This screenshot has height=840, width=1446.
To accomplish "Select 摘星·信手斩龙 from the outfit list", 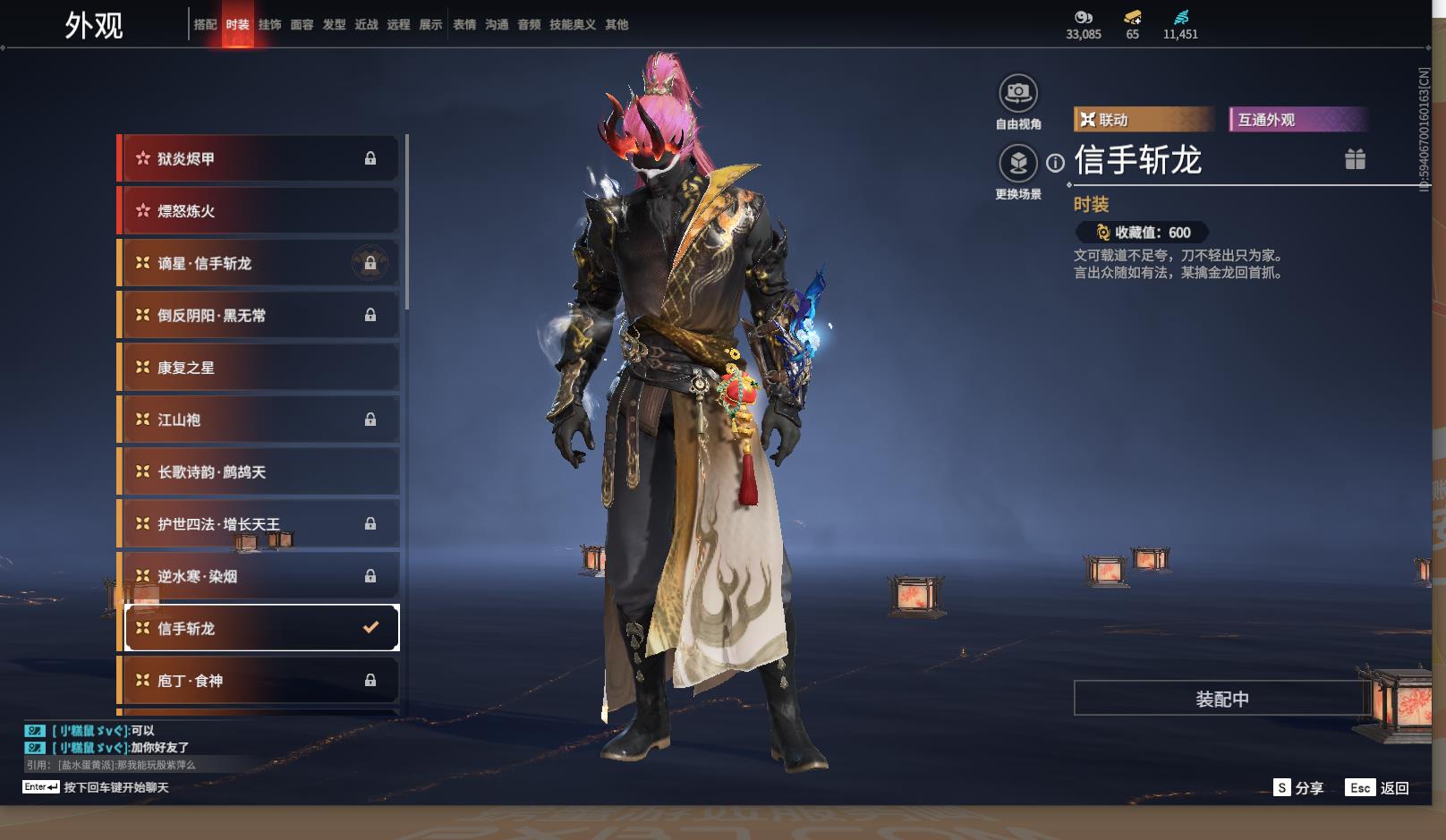I will click(x=259, y=264).
